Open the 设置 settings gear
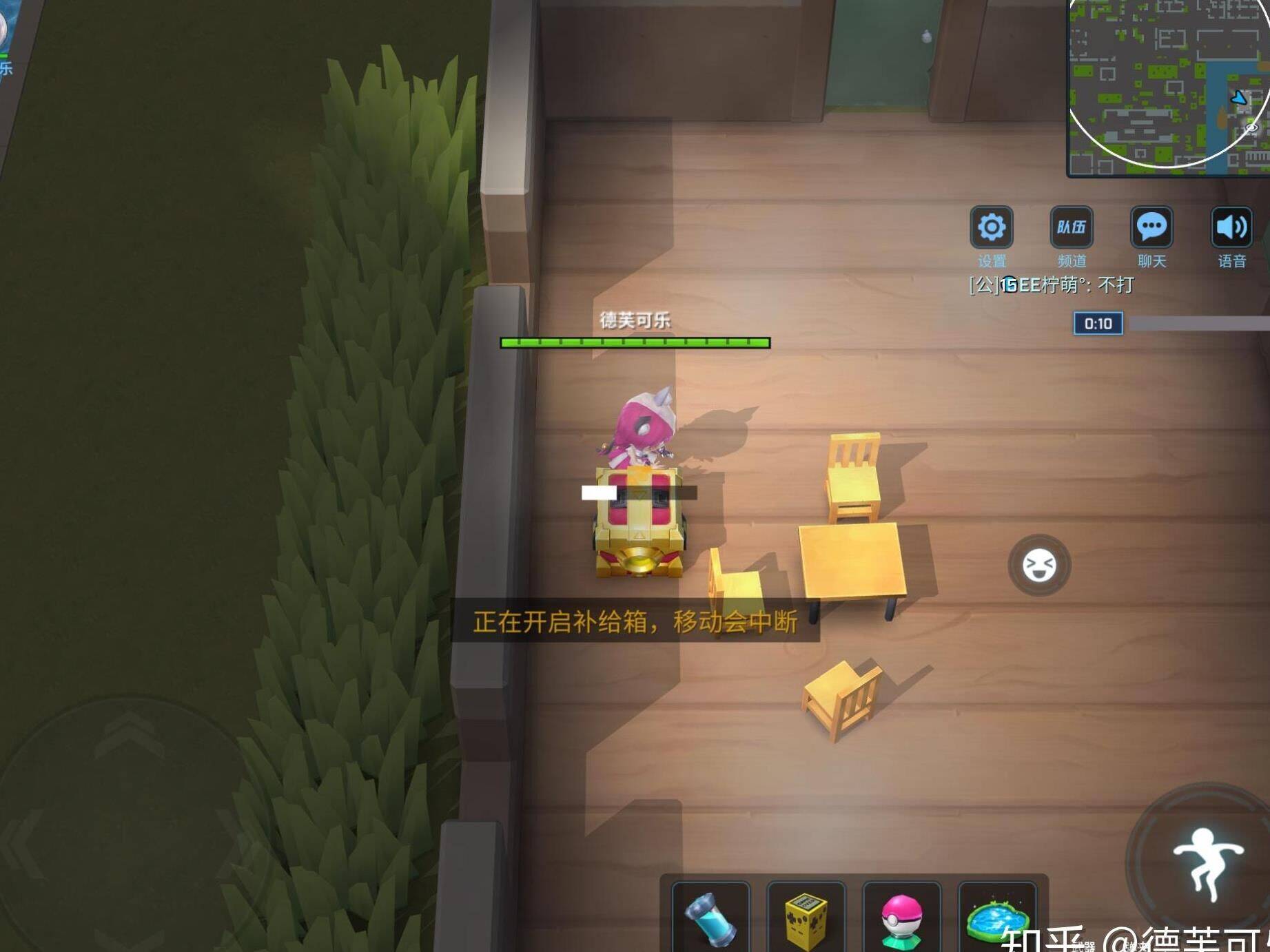The width and height of the screenshot is (1270, 952). [991, 227]
